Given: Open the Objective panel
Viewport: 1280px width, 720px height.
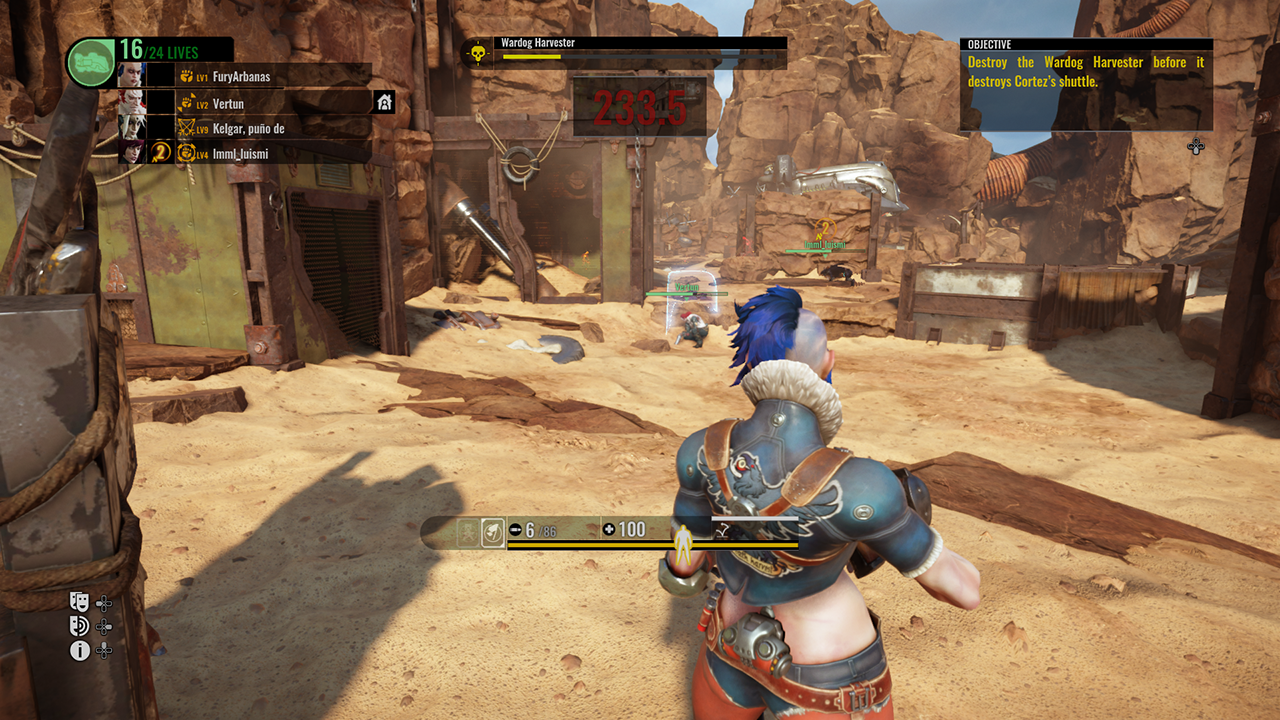Looking at the screenshot, I should 1086,85.
